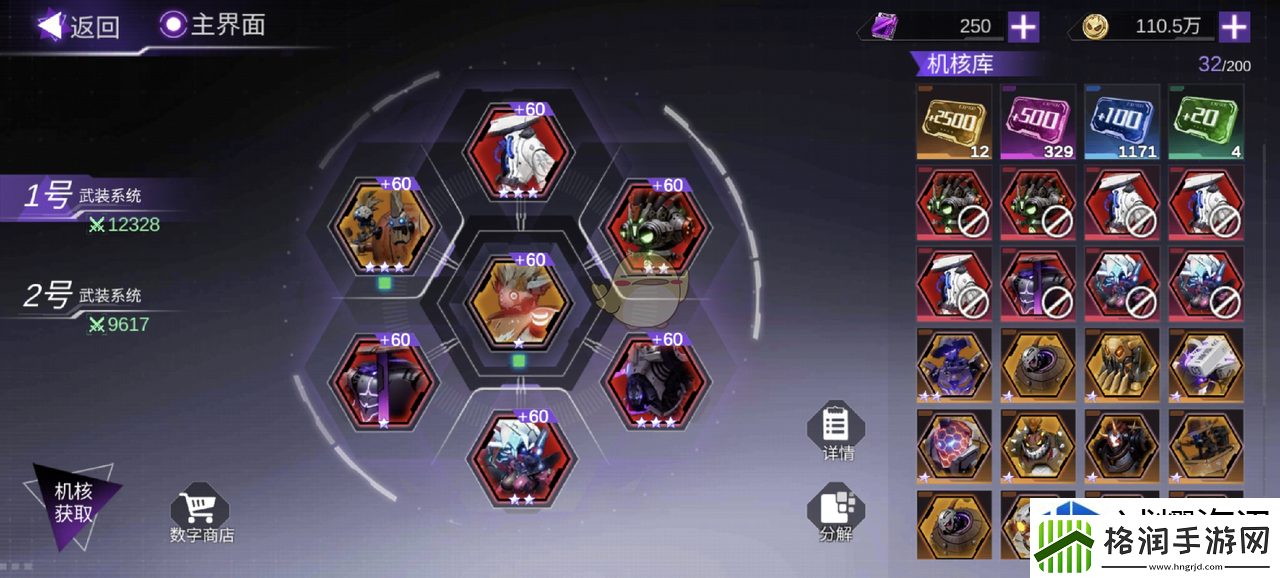Viewport: 1280px width, 578px height.
Task: Go back using the 返回 button
Action: point(78,26)
